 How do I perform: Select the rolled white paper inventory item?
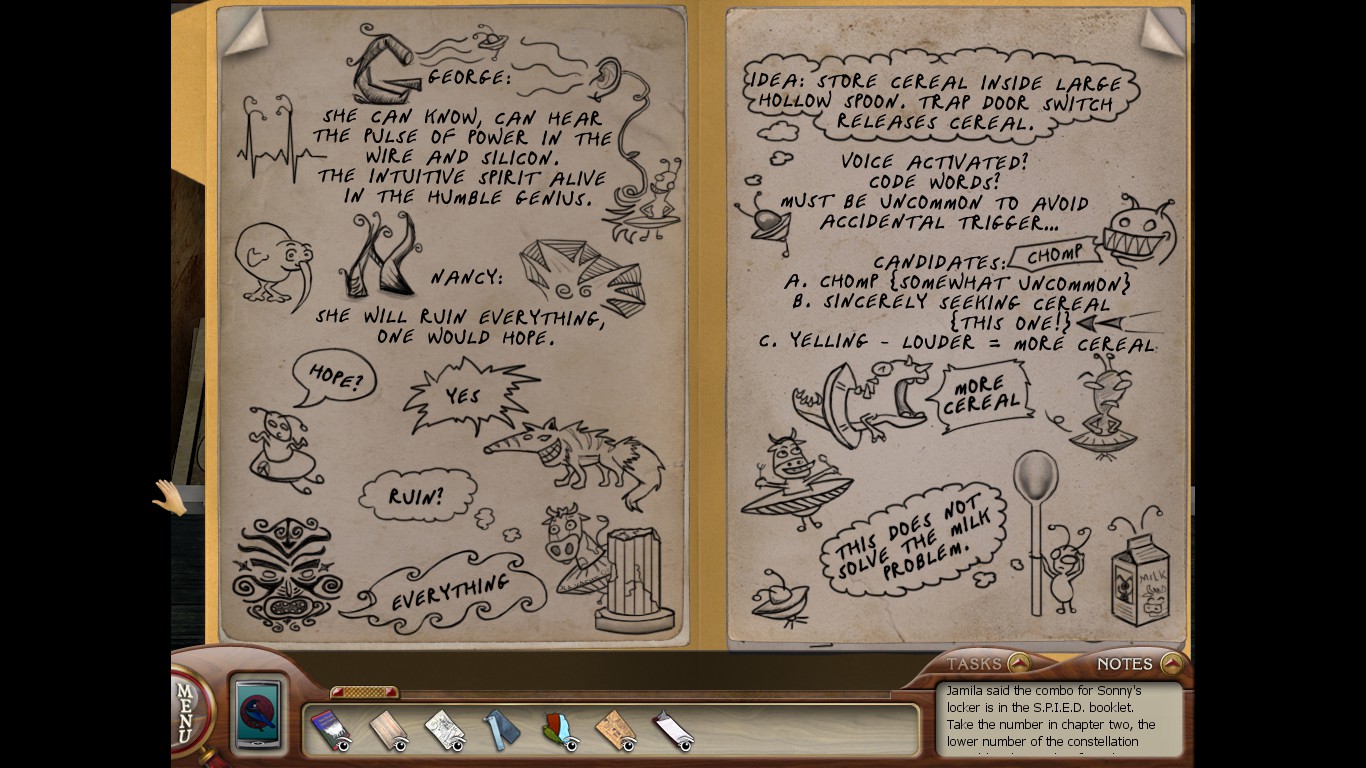(673, 731)
